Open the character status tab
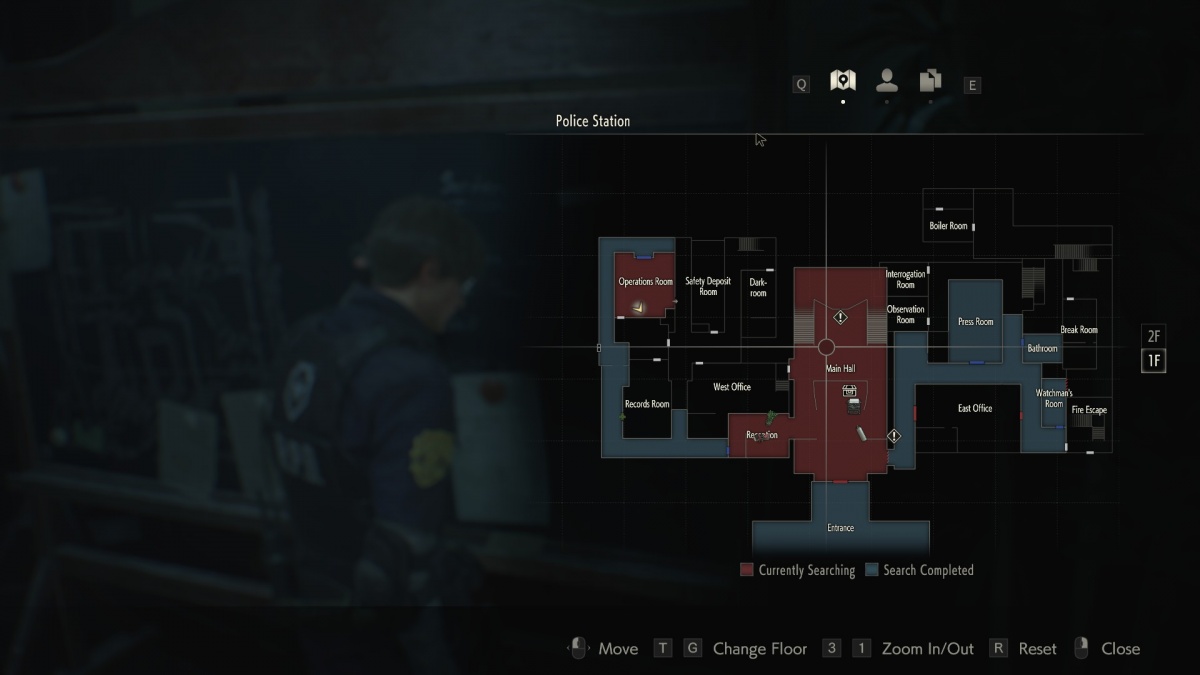1200x675 pixels. 886,81
